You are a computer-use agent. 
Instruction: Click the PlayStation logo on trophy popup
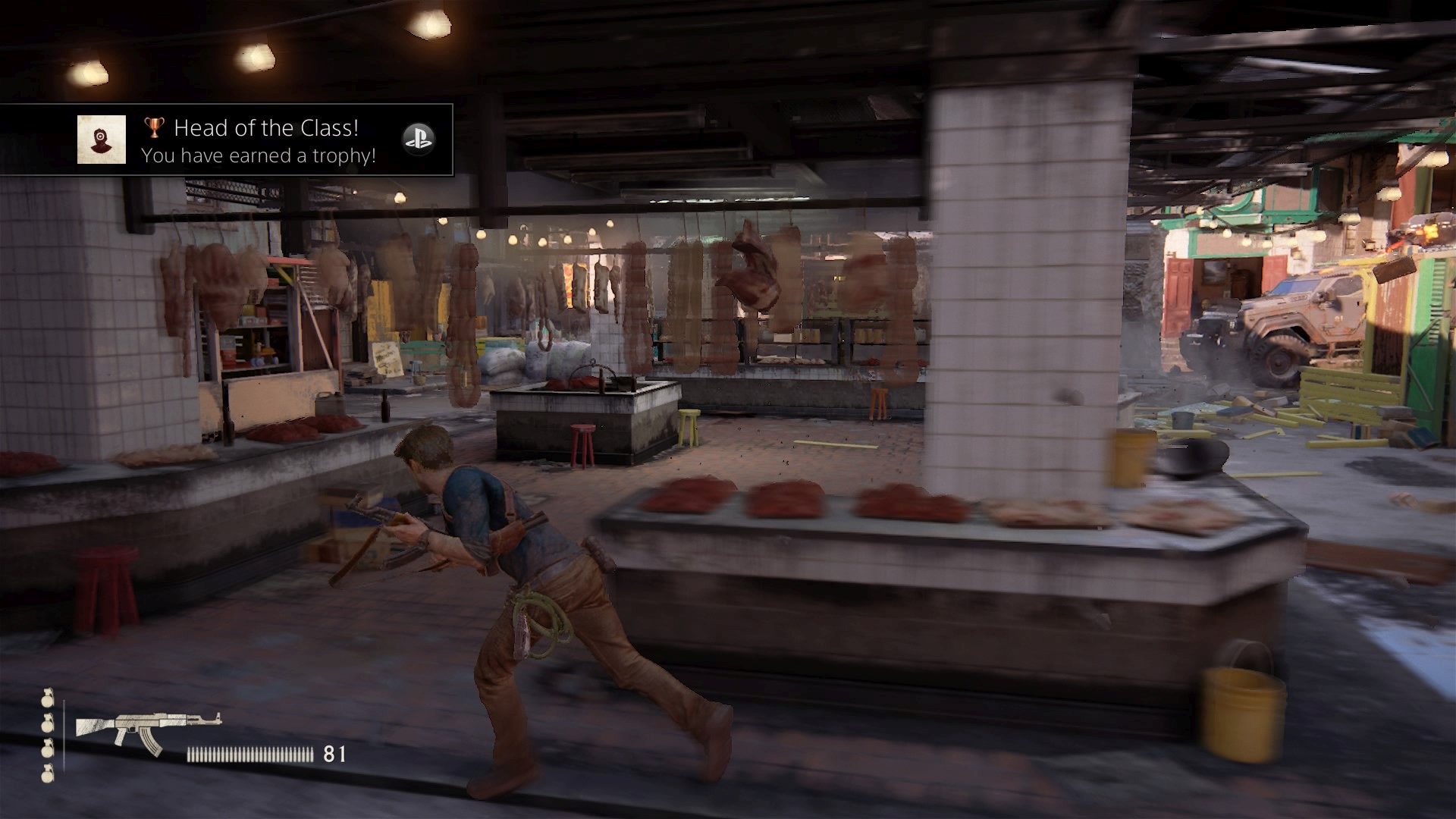(x=418, y=139)
